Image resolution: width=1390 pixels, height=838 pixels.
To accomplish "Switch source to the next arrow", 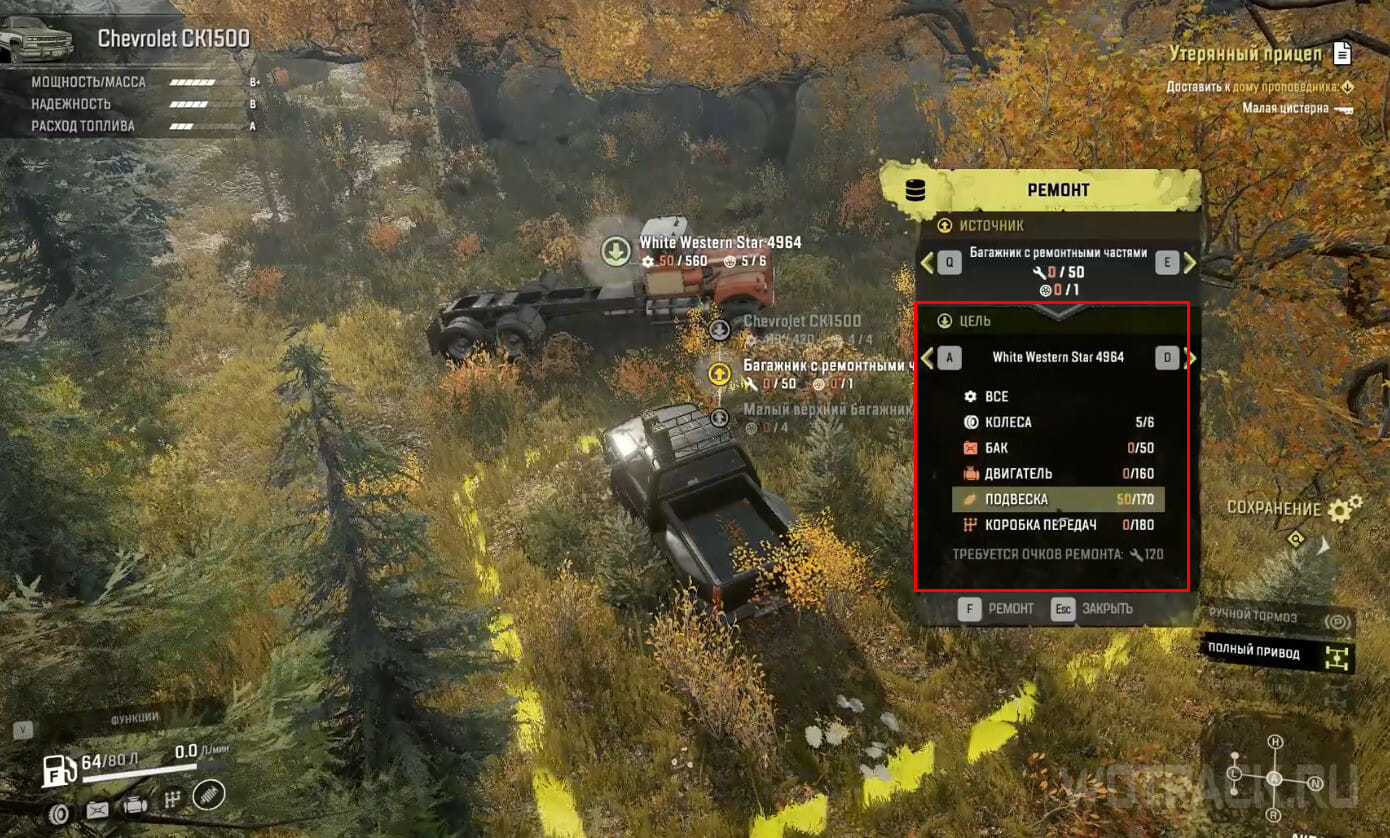I will point(1190,262).
